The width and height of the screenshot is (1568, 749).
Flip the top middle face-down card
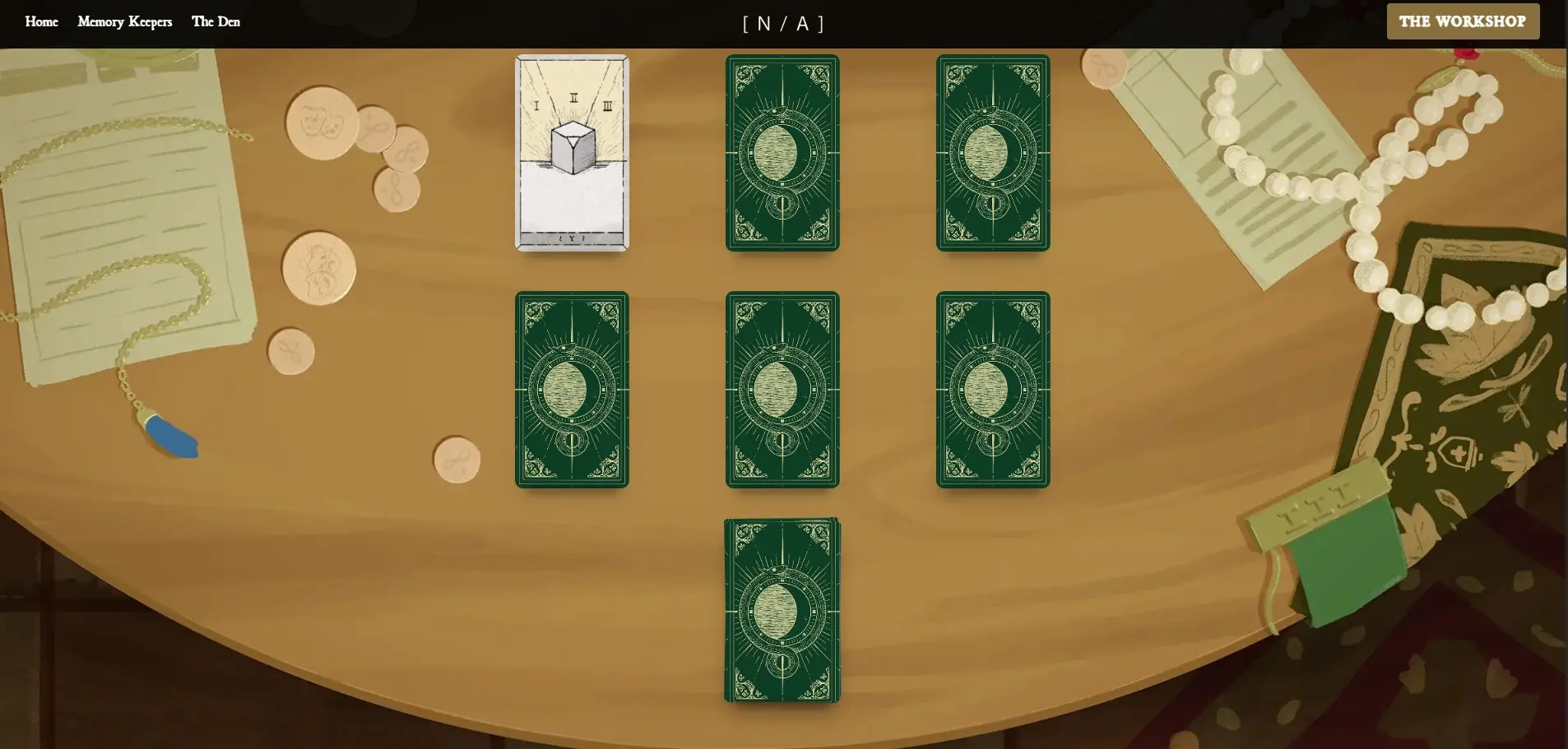point(782,152)
